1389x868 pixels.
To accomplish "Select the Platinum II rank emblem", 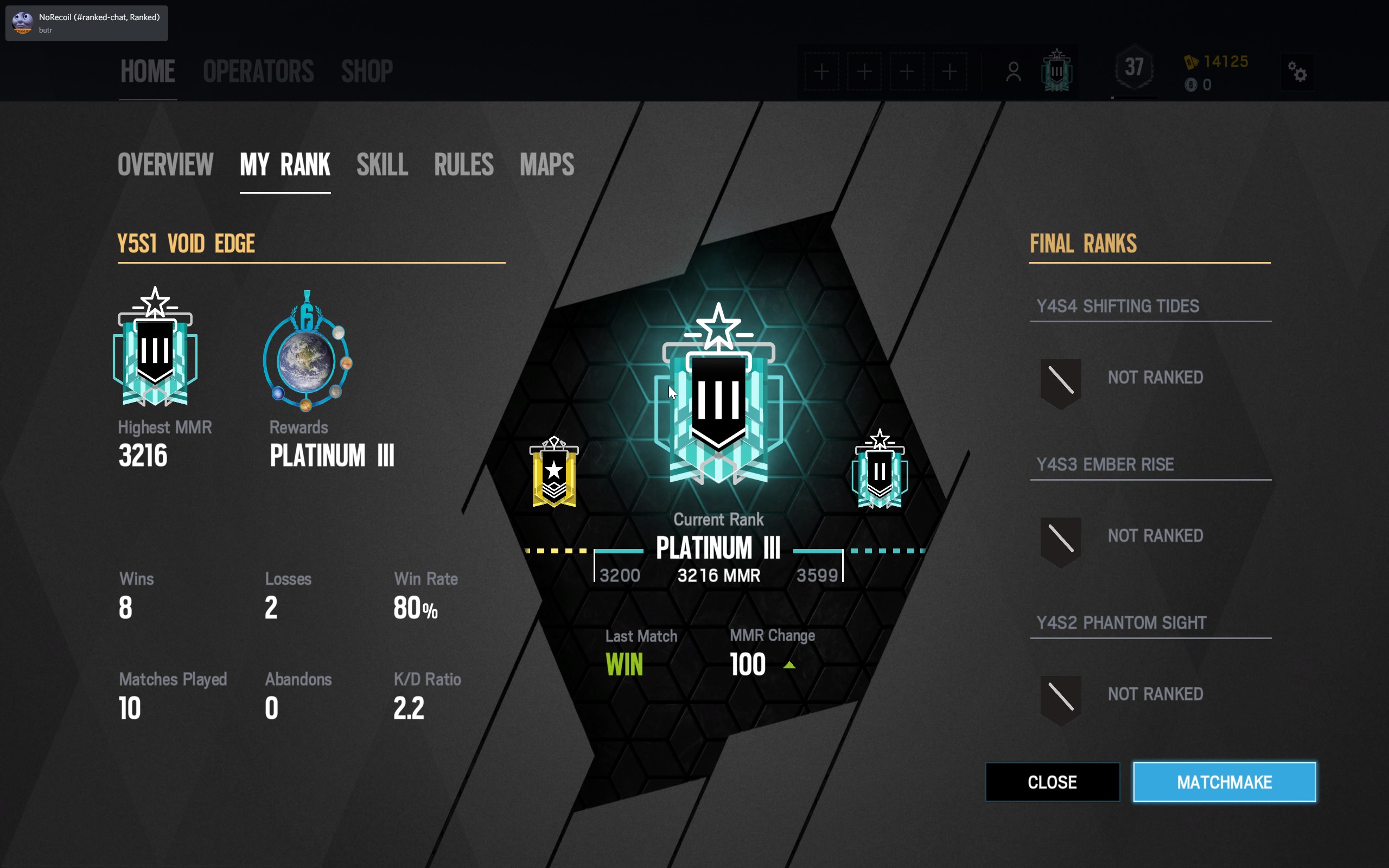I will (880, 470).
